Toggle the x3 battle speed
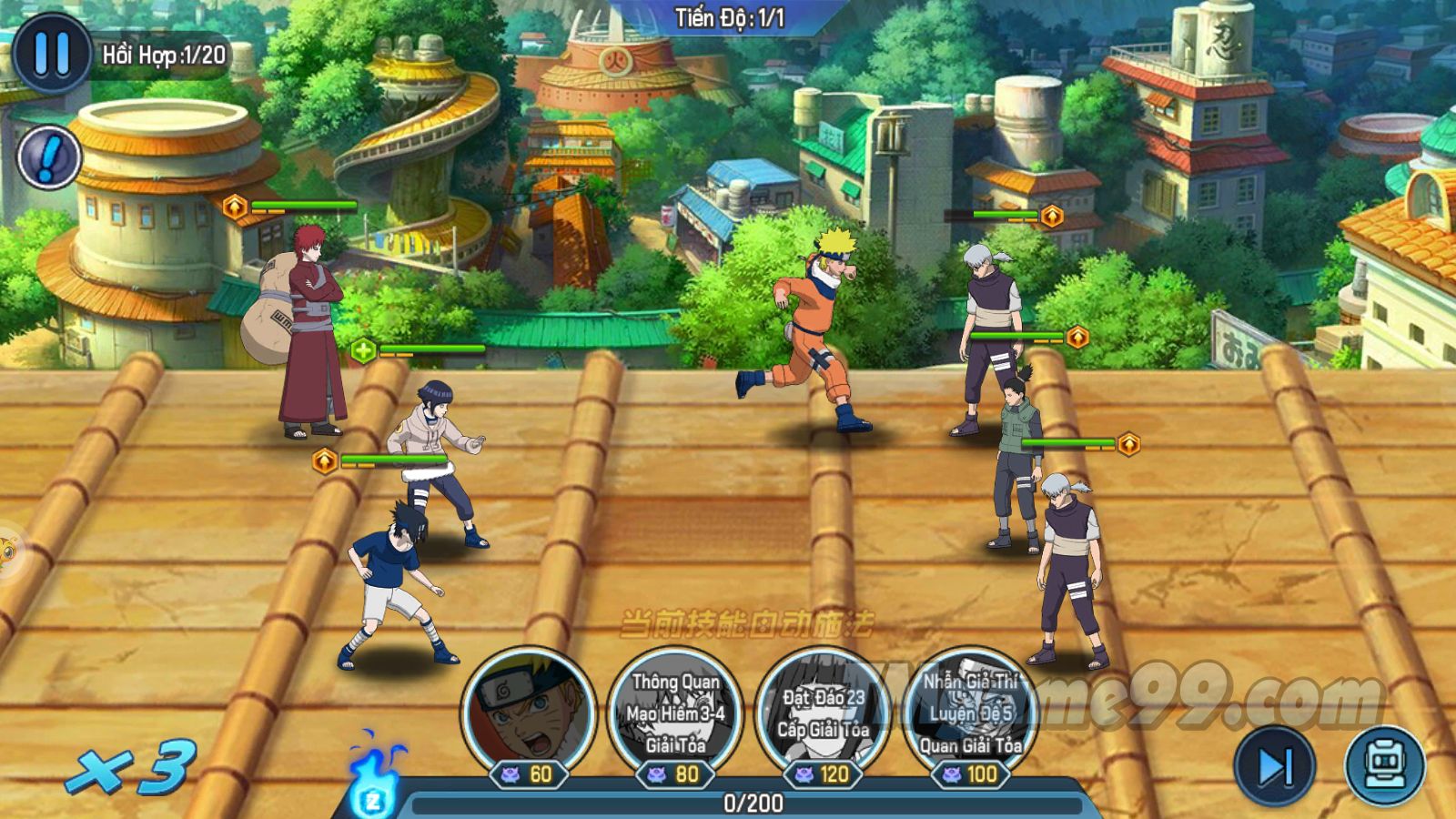The width and height of the screenshot is (1456, 819). coord(133,767)
